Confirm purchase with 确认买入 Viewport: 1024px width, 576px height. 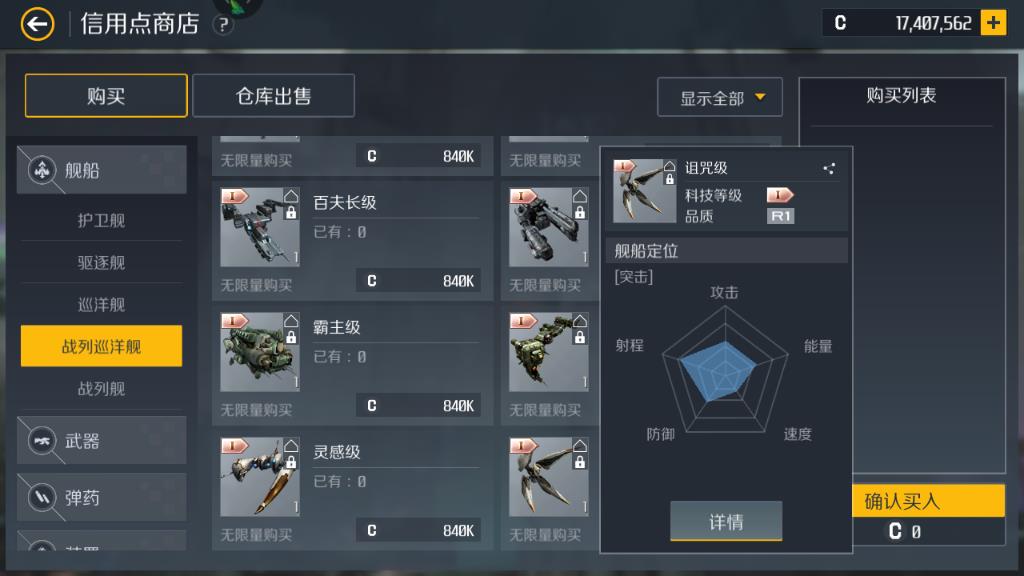coord(902,501)
